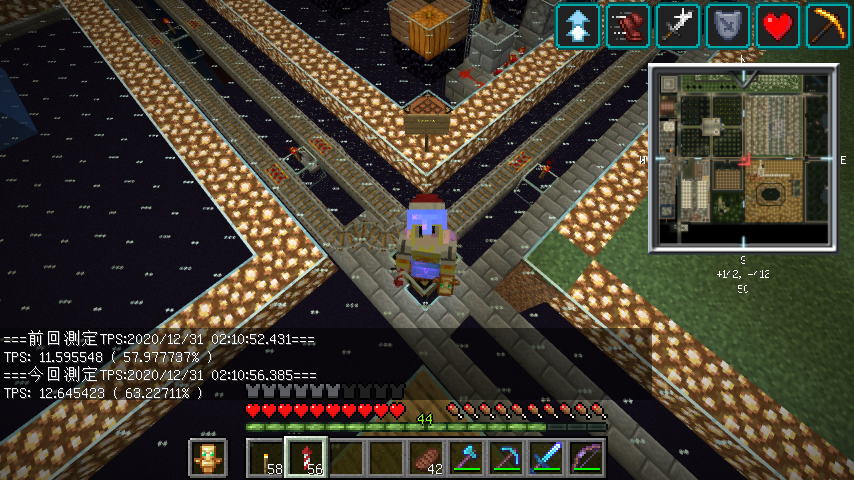The width and height of the screenshot is (854, 480).
Task: Open the minimap
Action: coord(743,157)
